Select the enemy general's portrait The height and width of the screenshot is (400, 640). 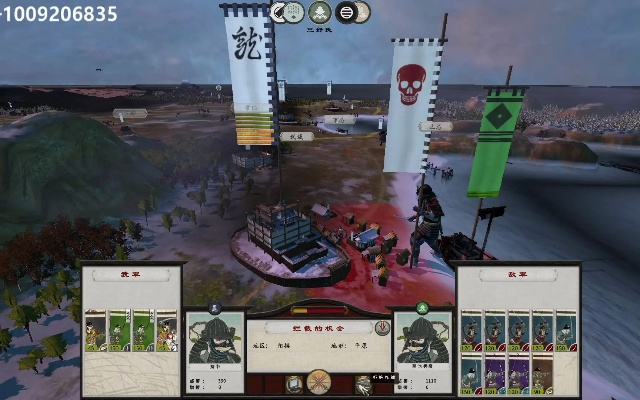point(421,341)
